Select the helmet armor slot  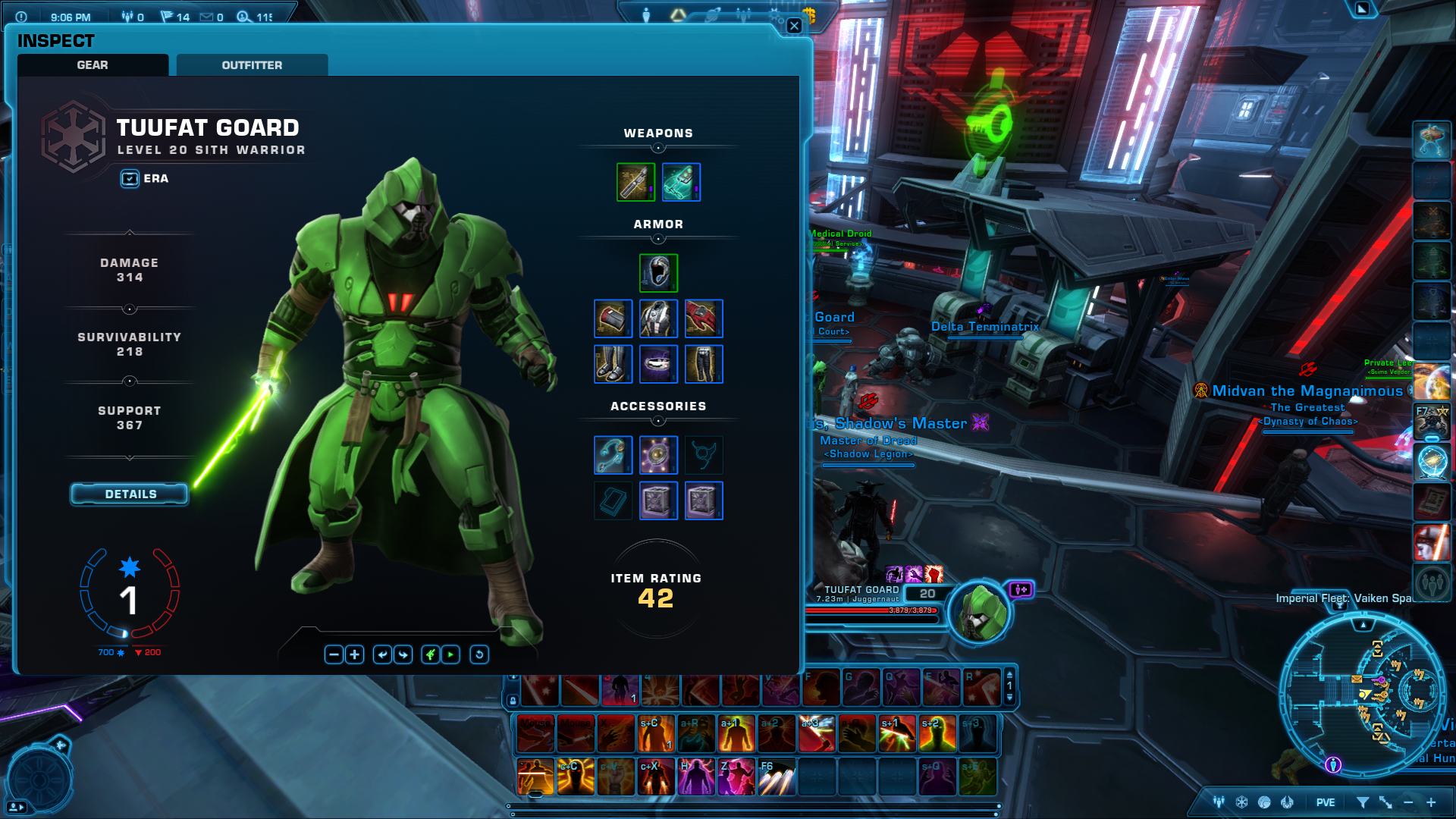tap(658, 273)
